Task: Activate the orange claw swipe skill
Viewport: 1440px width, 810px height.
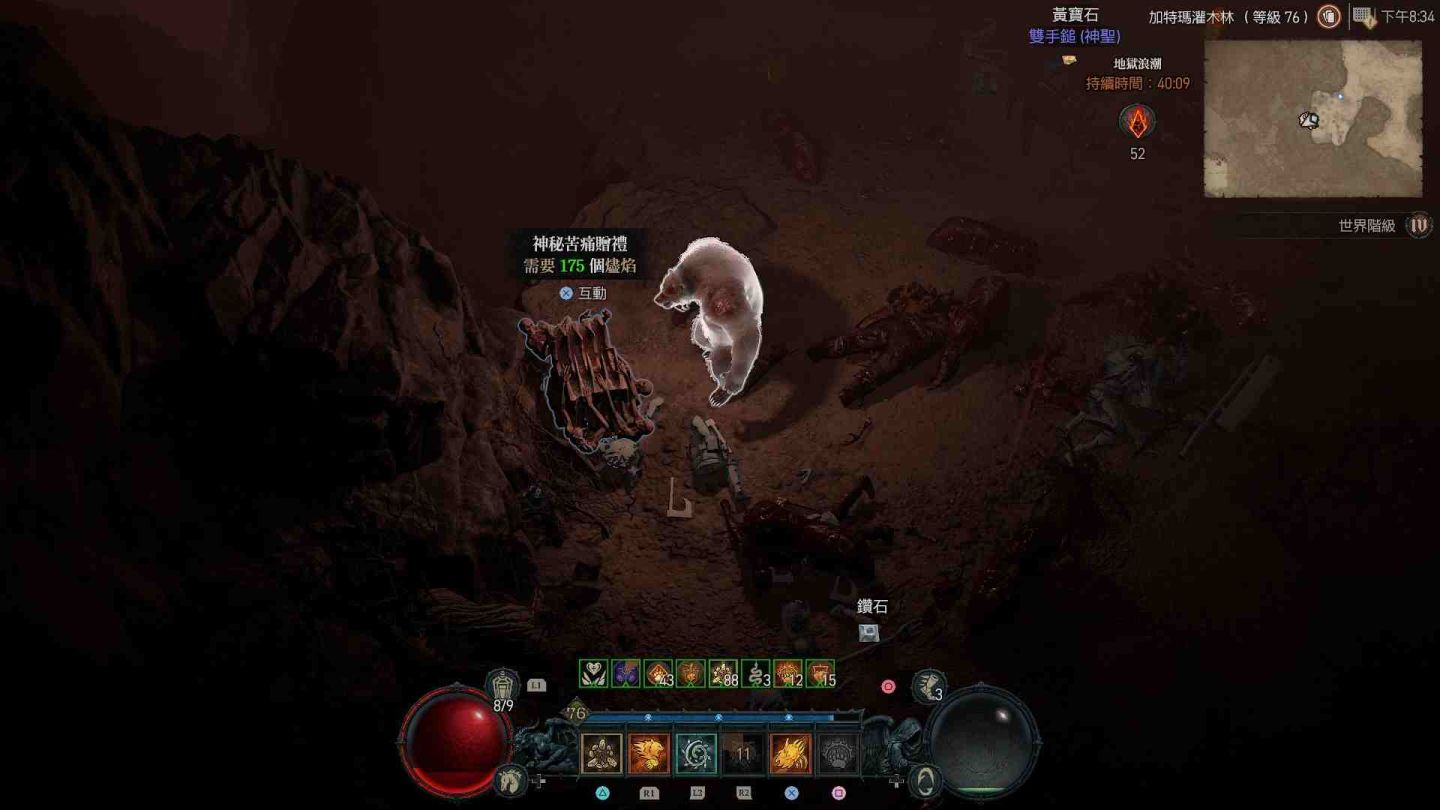Action: pos(790,754)
